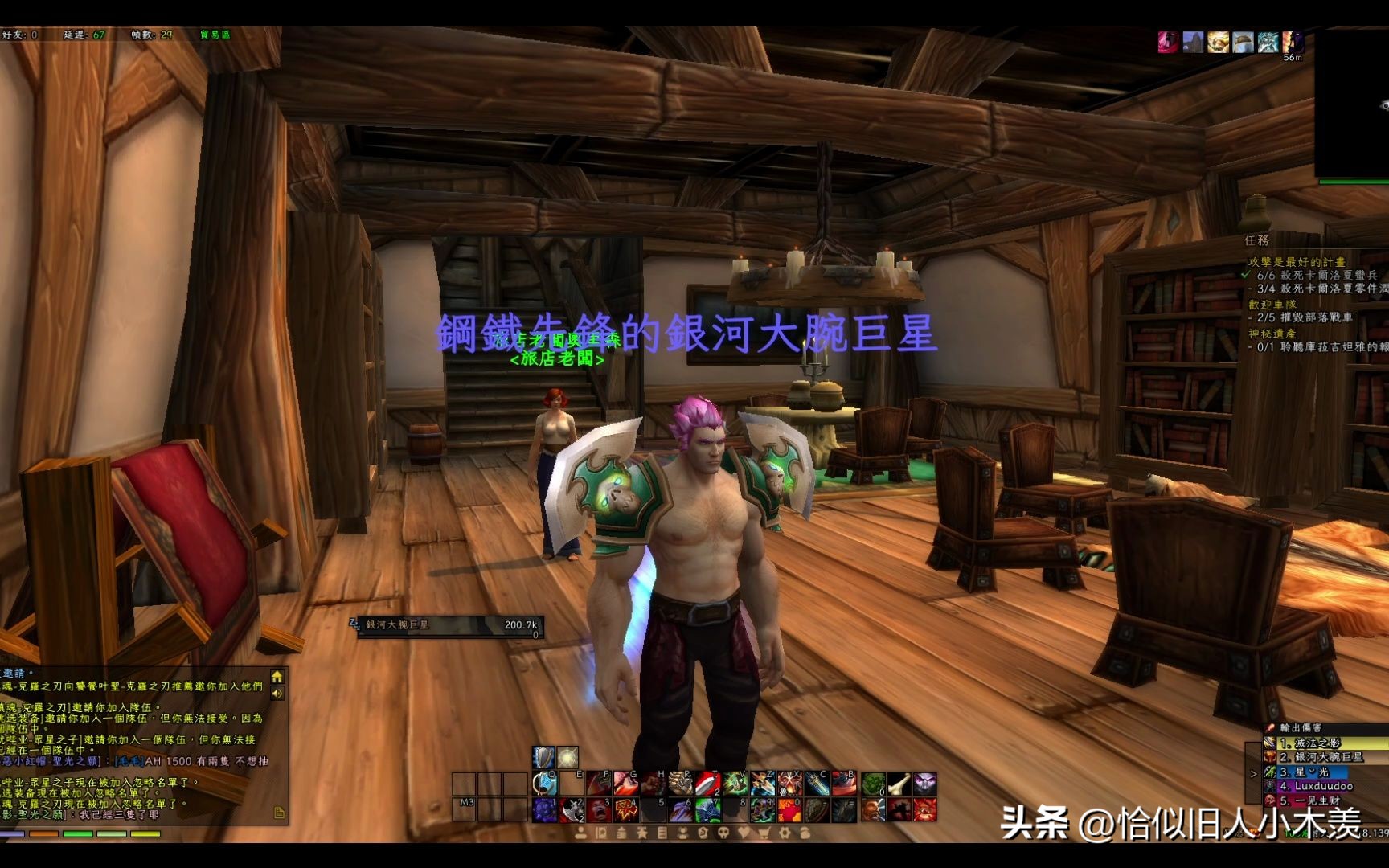Expand the damage meter with the arrow button
This screenshot has width=1389, height=868.
1253,774
